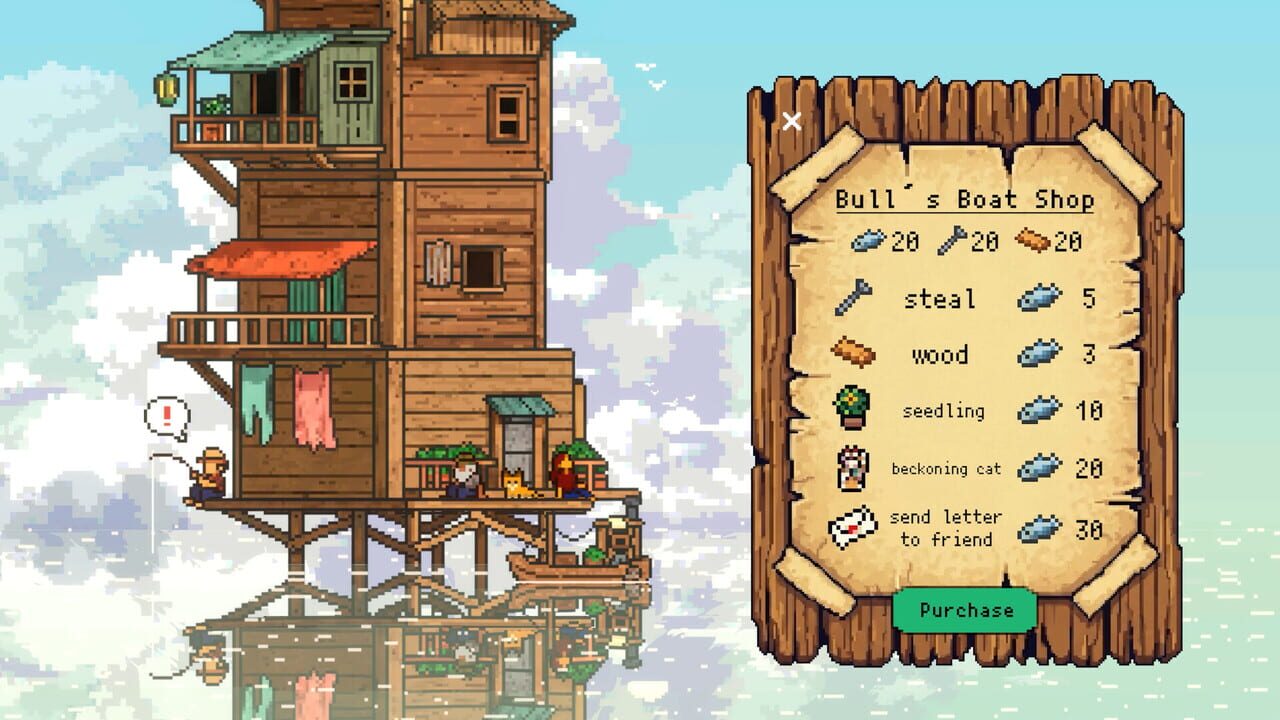Pick the seedling pot icon
The height and width of the screenshot is (720, 1280).
(852, 408)
